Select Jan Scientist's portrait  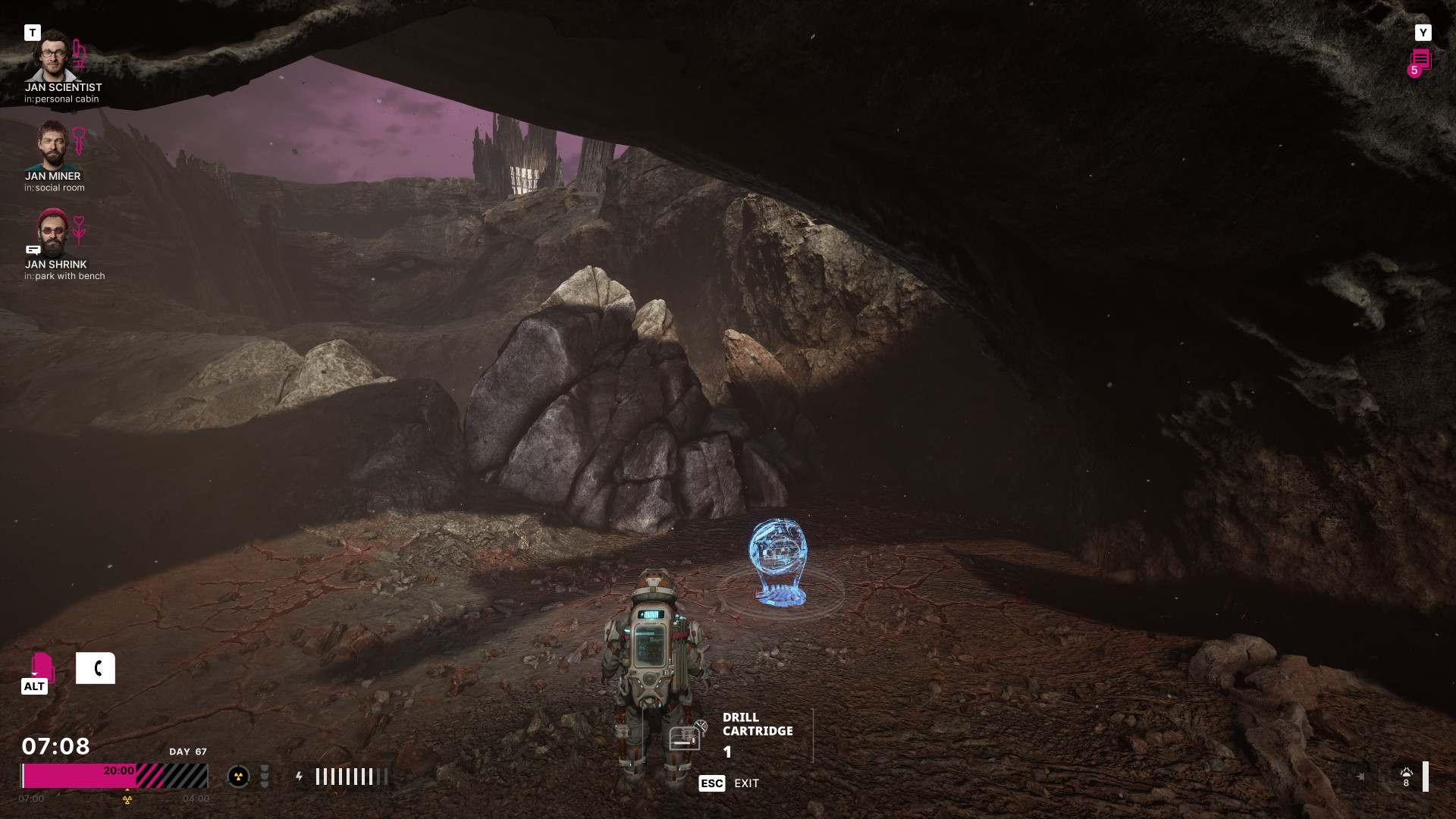(52, 57)
